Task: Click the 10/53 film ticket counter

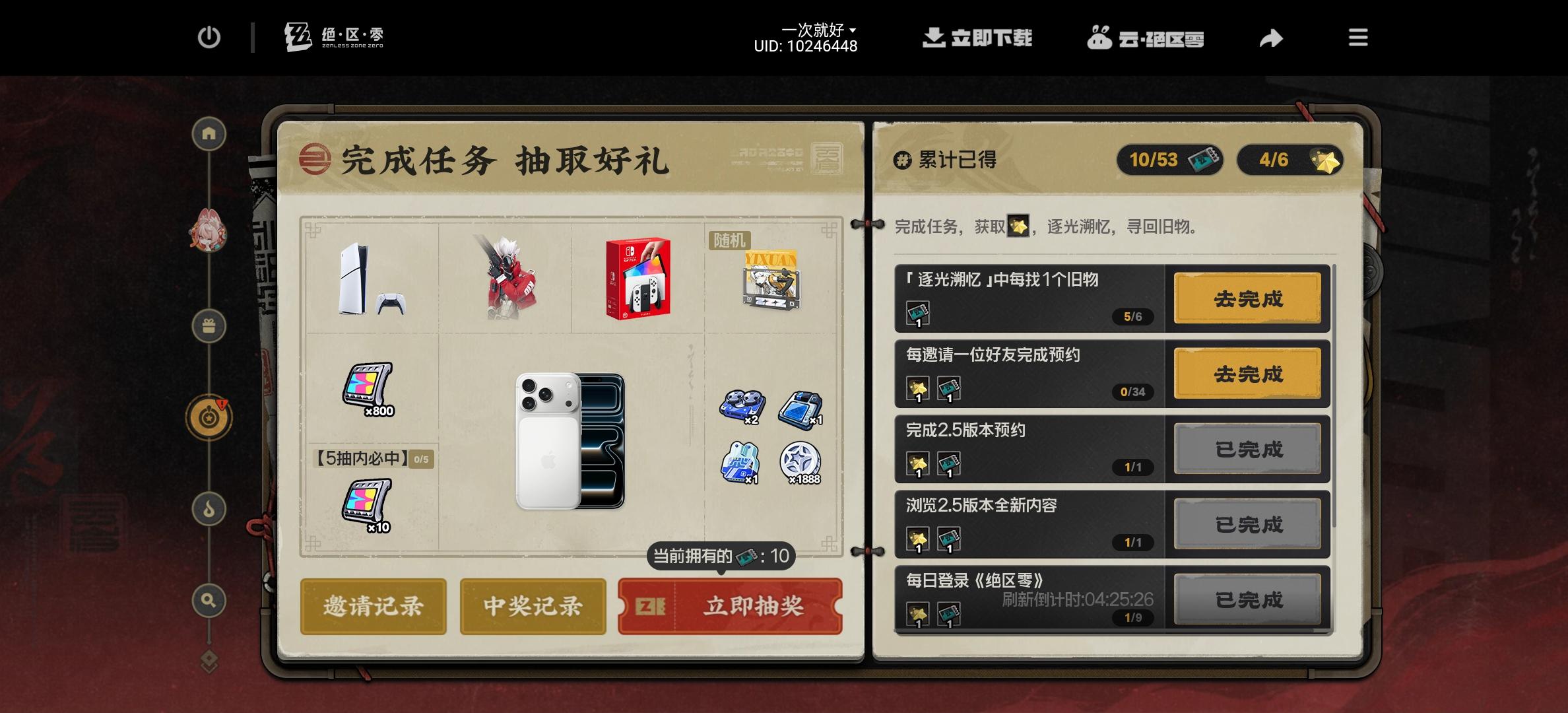Action: click(x=1169, y=160)
